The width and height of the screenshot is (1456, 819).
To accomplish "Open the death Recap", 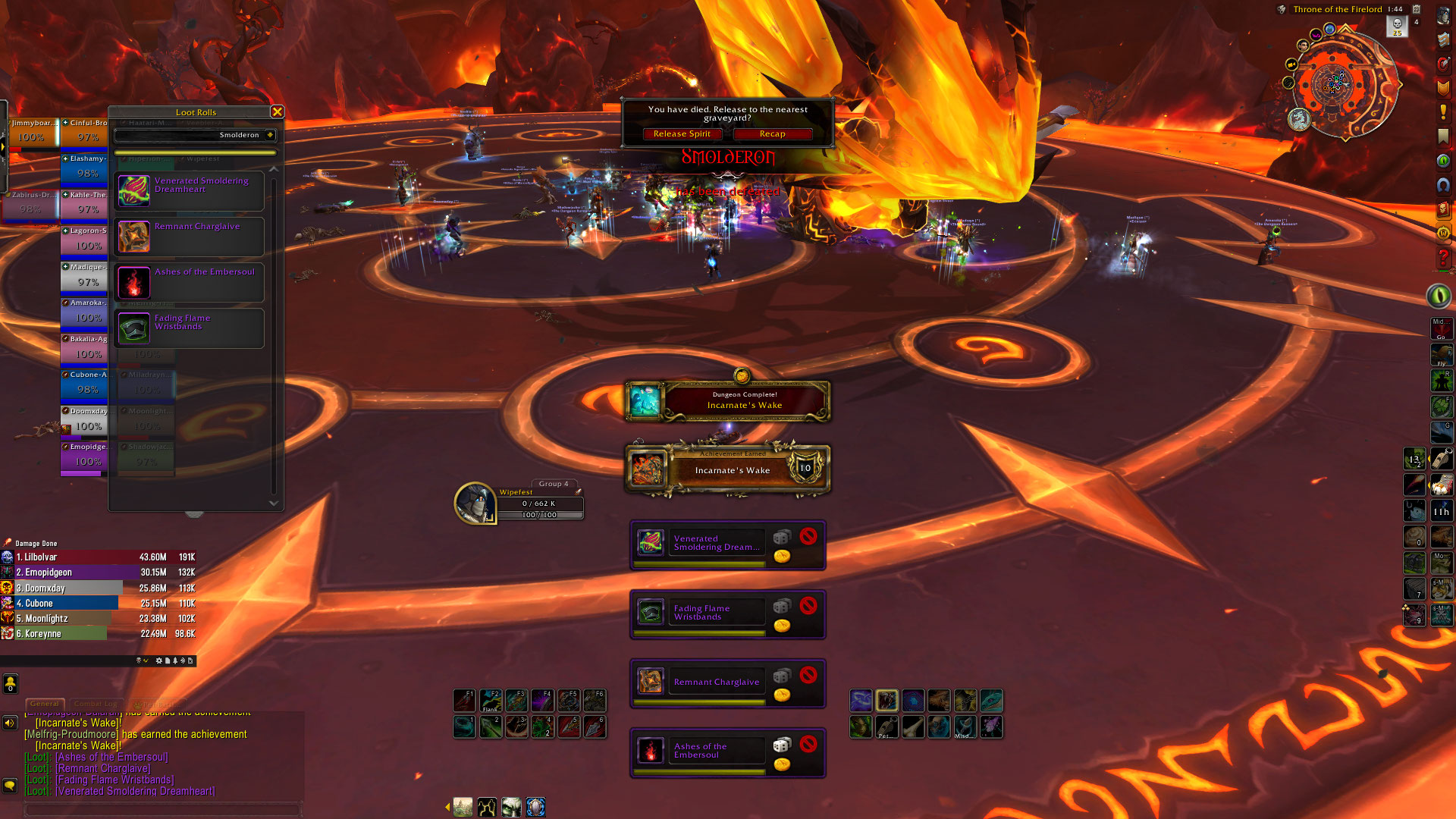I will click(772, 134).
